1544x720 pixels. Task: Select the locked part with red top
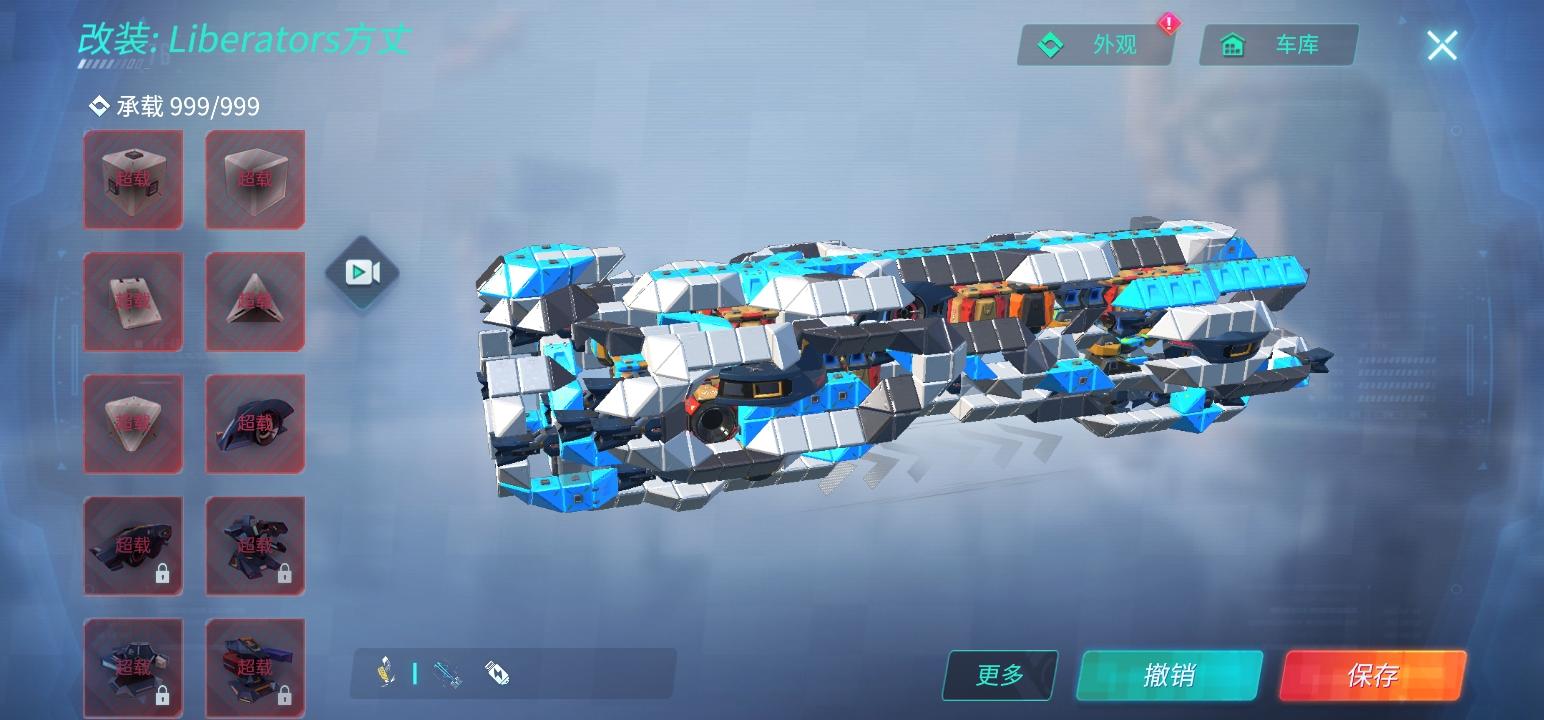click(x=255, y=667)
